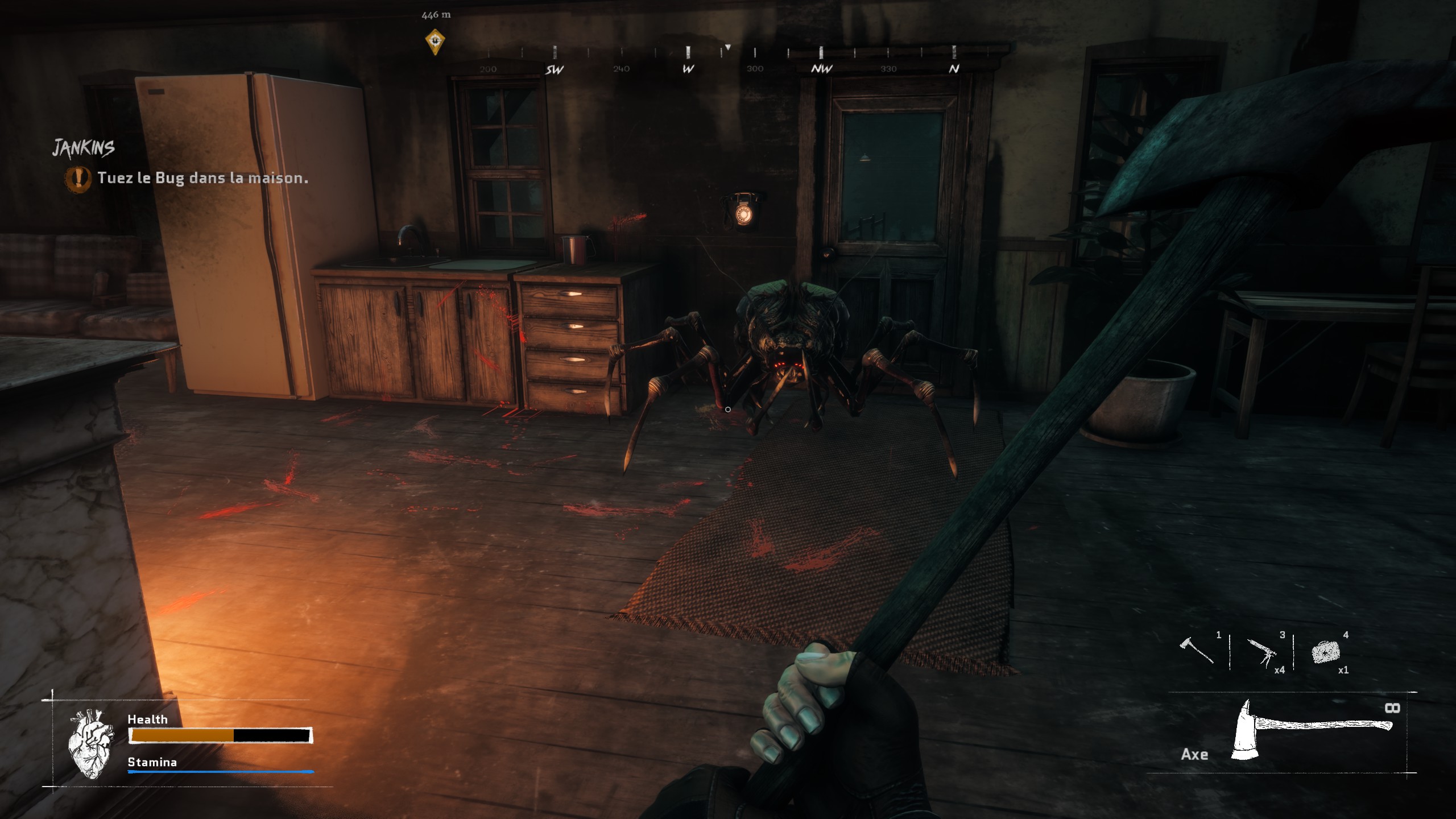Select the medkit bag in slot 4
The image size is (1456, 819).
pyautogui.click(x=1326, y=652)
